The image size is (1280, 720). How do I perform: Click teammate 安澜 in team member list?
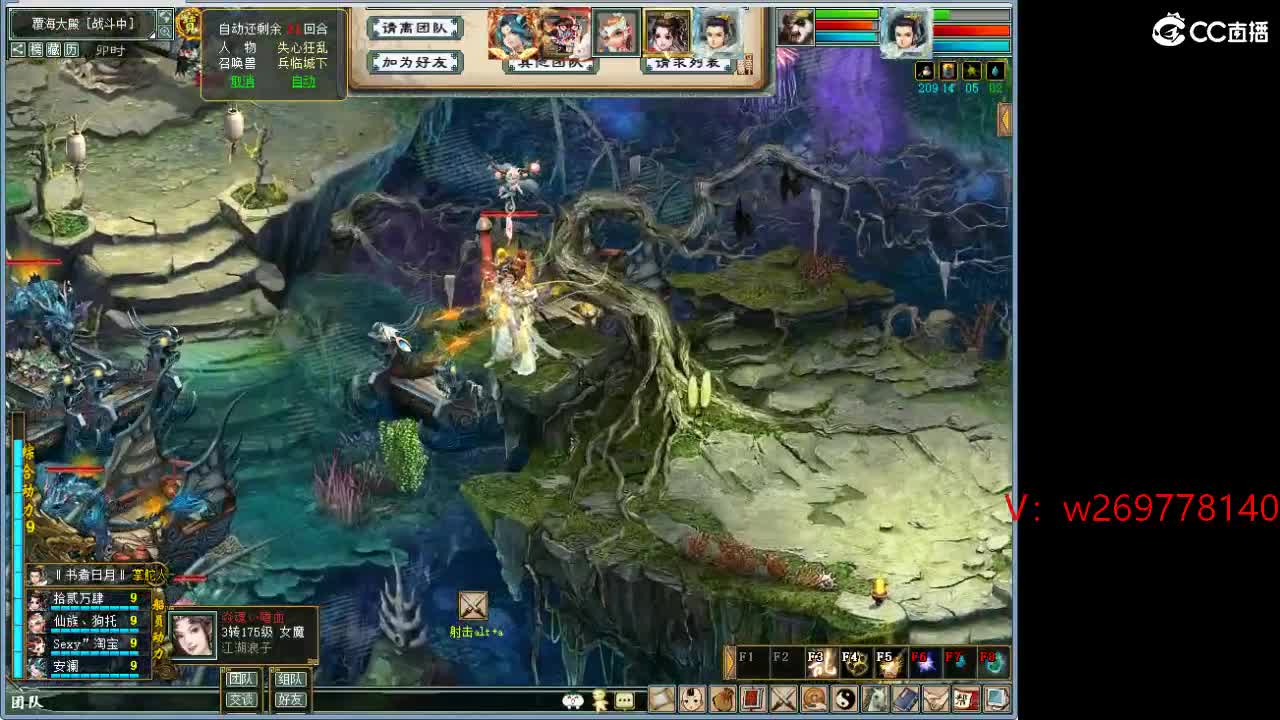(66, 663)
